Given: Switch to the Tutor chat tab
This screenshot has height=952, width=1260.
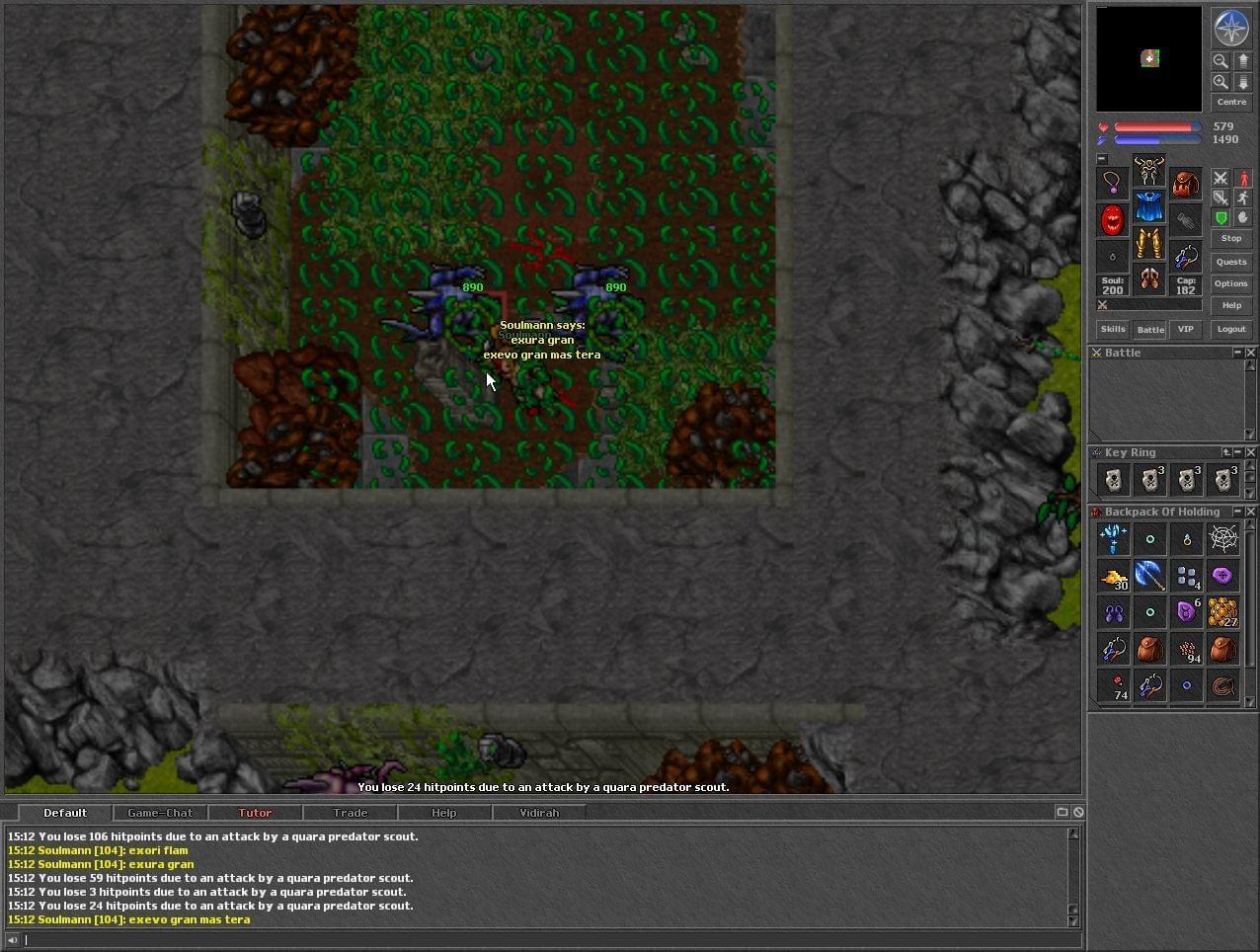Looking at the screenshot, I should [x=255, y=813].
